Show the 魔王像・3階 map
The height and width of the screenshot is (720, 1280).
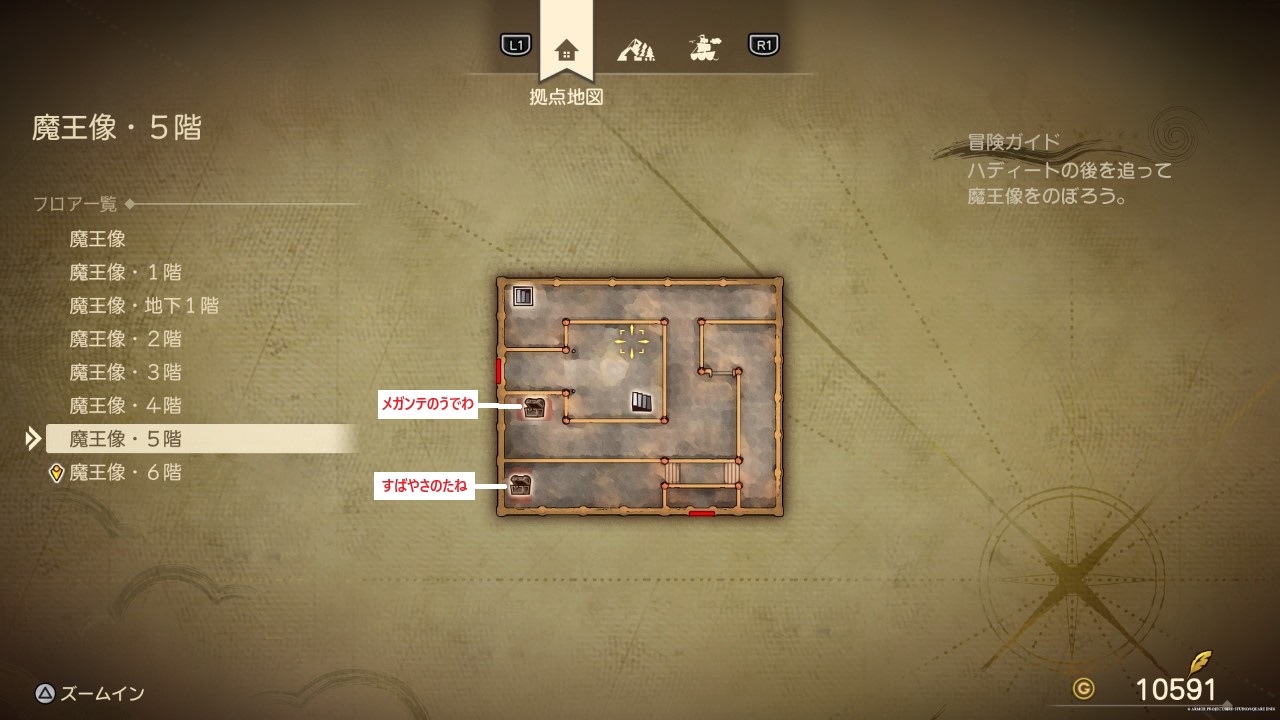tap(125, 372)
